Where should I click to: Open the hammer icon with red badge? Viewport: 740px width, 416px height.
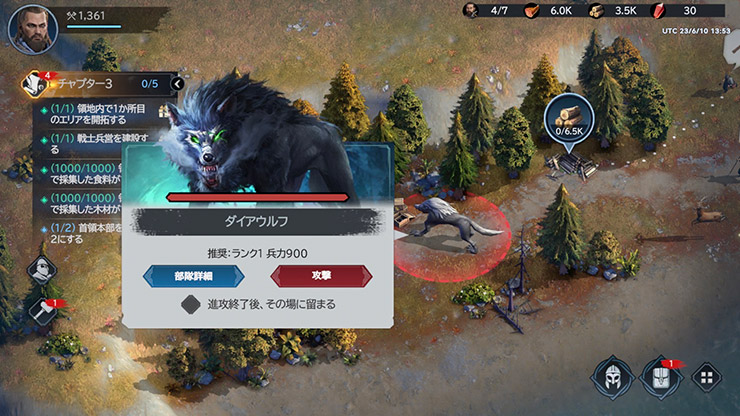pyautogui.click(x=42, y=311)
